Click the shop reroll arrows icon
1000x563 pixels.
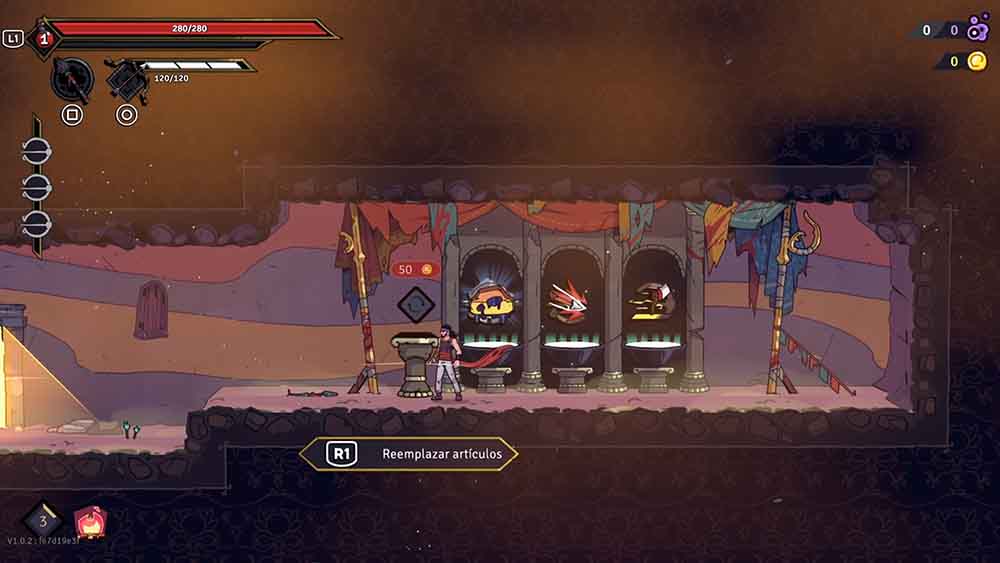pos(414,304)
